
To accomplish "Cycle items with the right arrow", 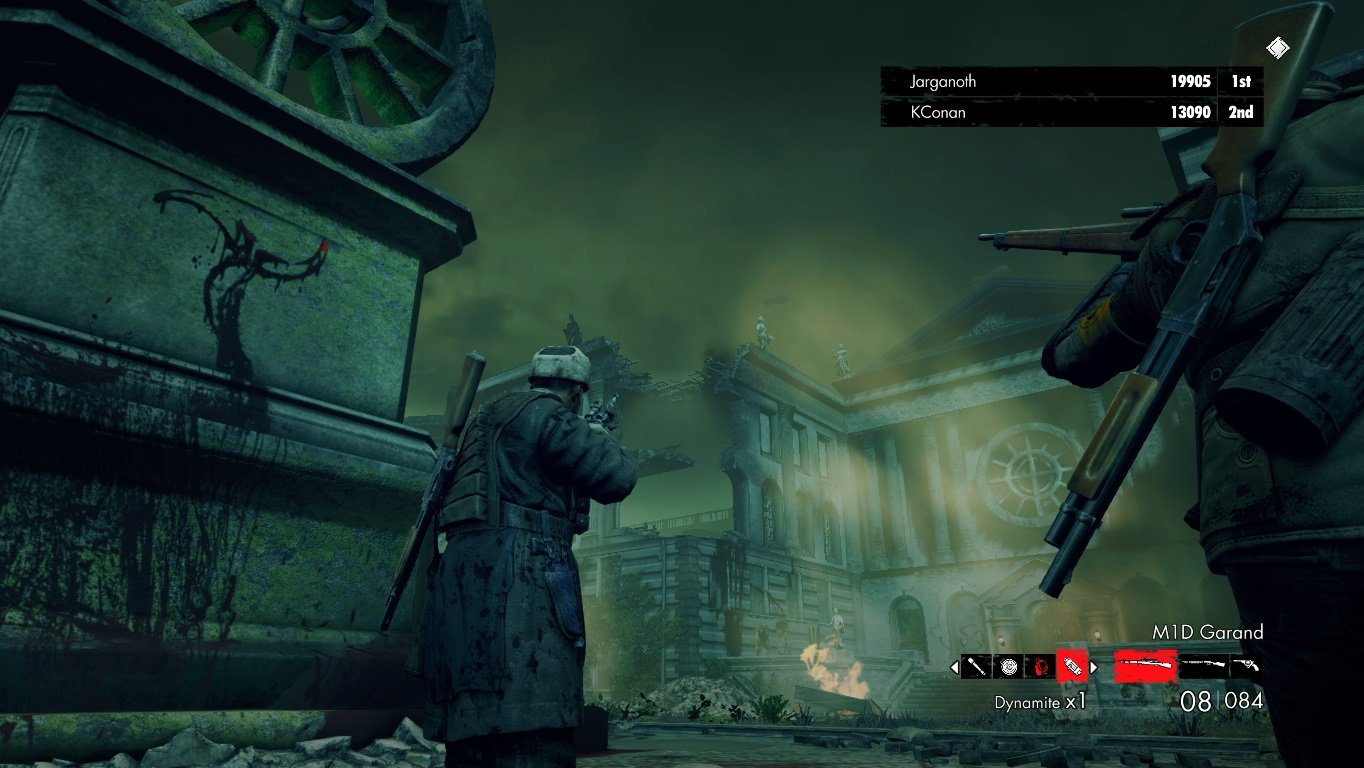I will point(1093,667).
